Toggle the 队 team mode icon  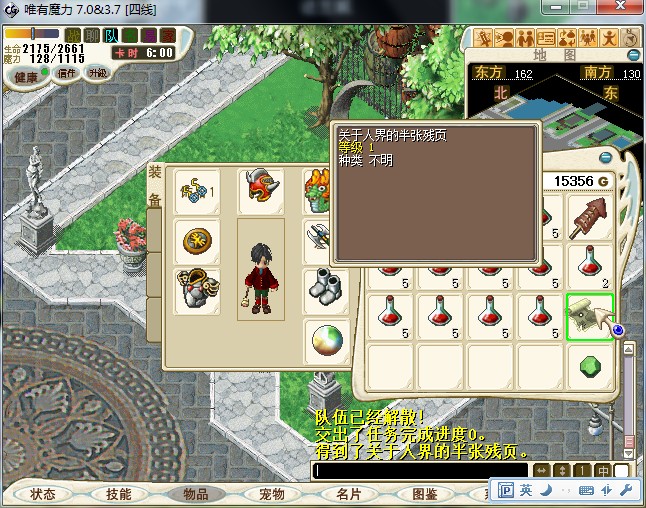coord(112,36)
